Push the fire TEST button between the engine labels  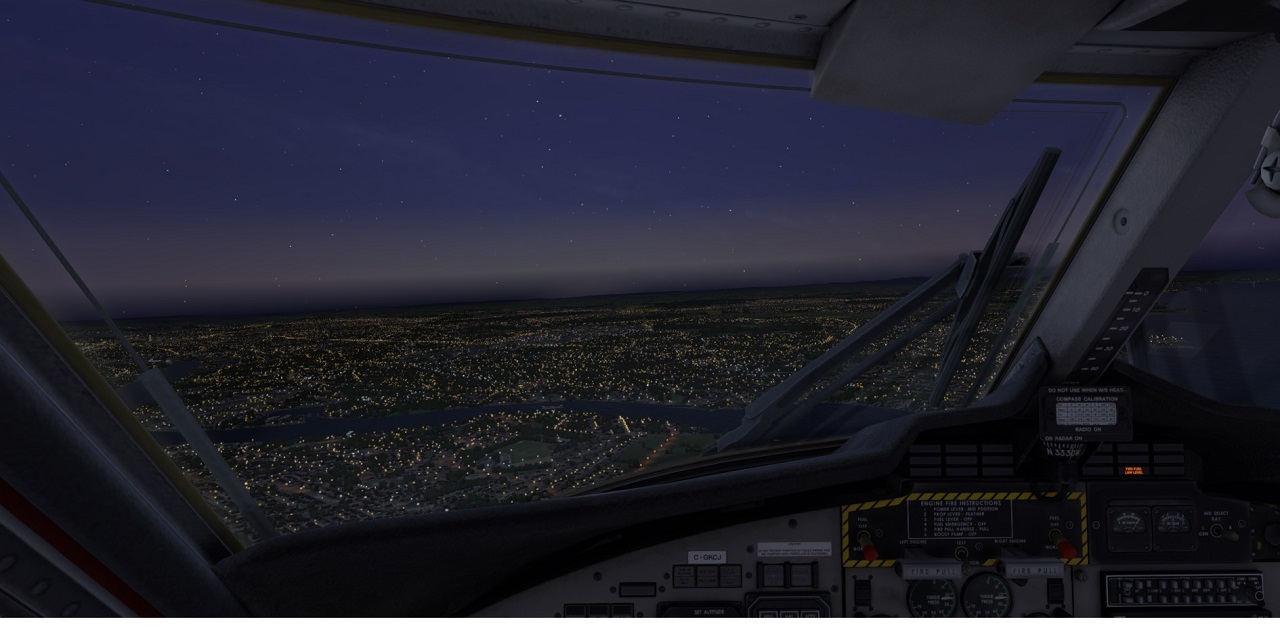(961, 551)
